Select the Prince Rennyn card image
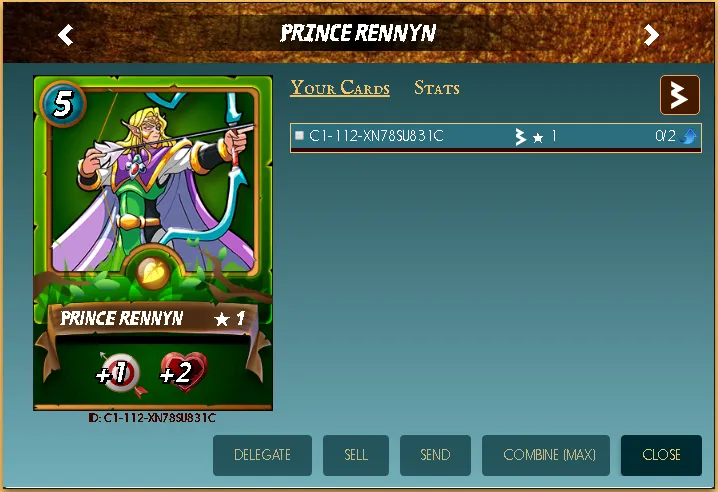Screen dimensions: 718x492 [x=153, y=242]
